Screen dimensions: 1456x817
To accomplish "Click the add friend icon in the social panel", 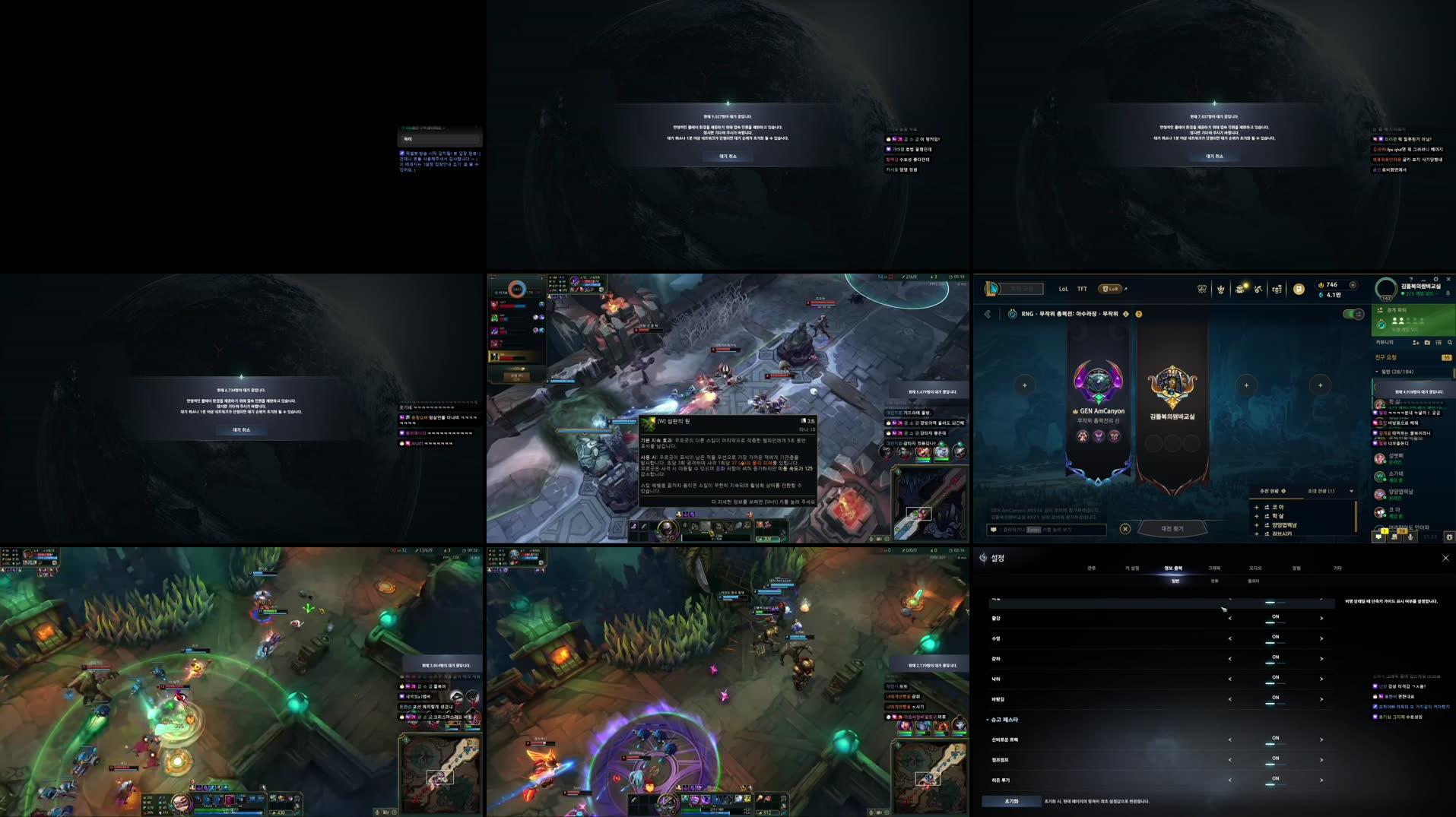I will pyautogui.click(x=1416, y=342).
